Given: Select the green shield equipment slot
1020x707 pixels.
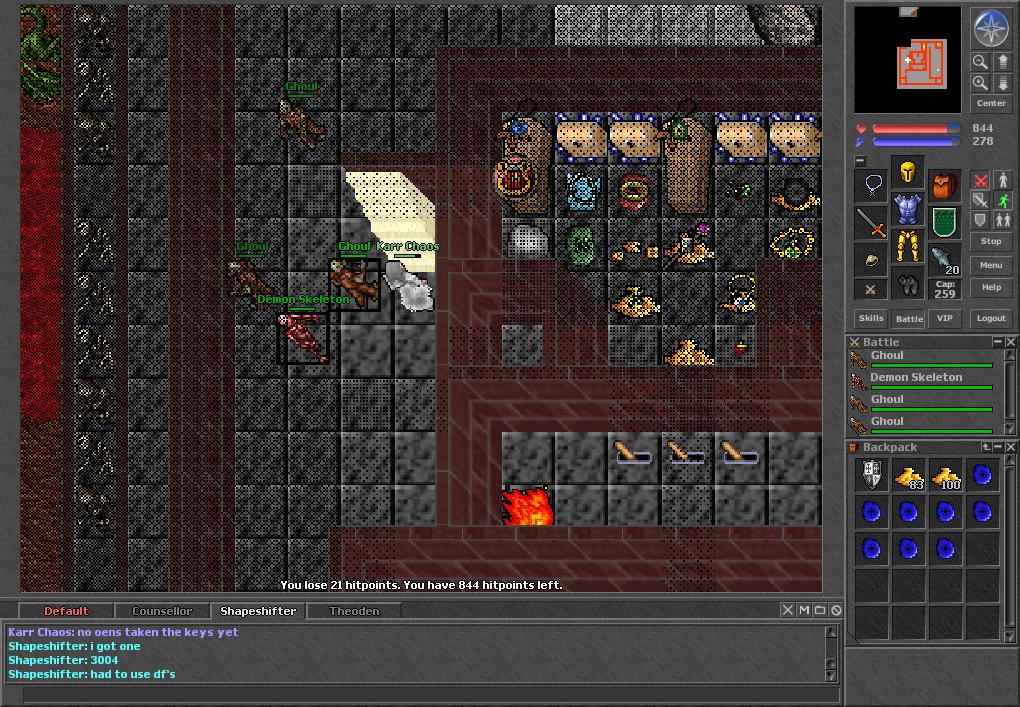Looking at the screenshot, I should [x=944, y=221].
